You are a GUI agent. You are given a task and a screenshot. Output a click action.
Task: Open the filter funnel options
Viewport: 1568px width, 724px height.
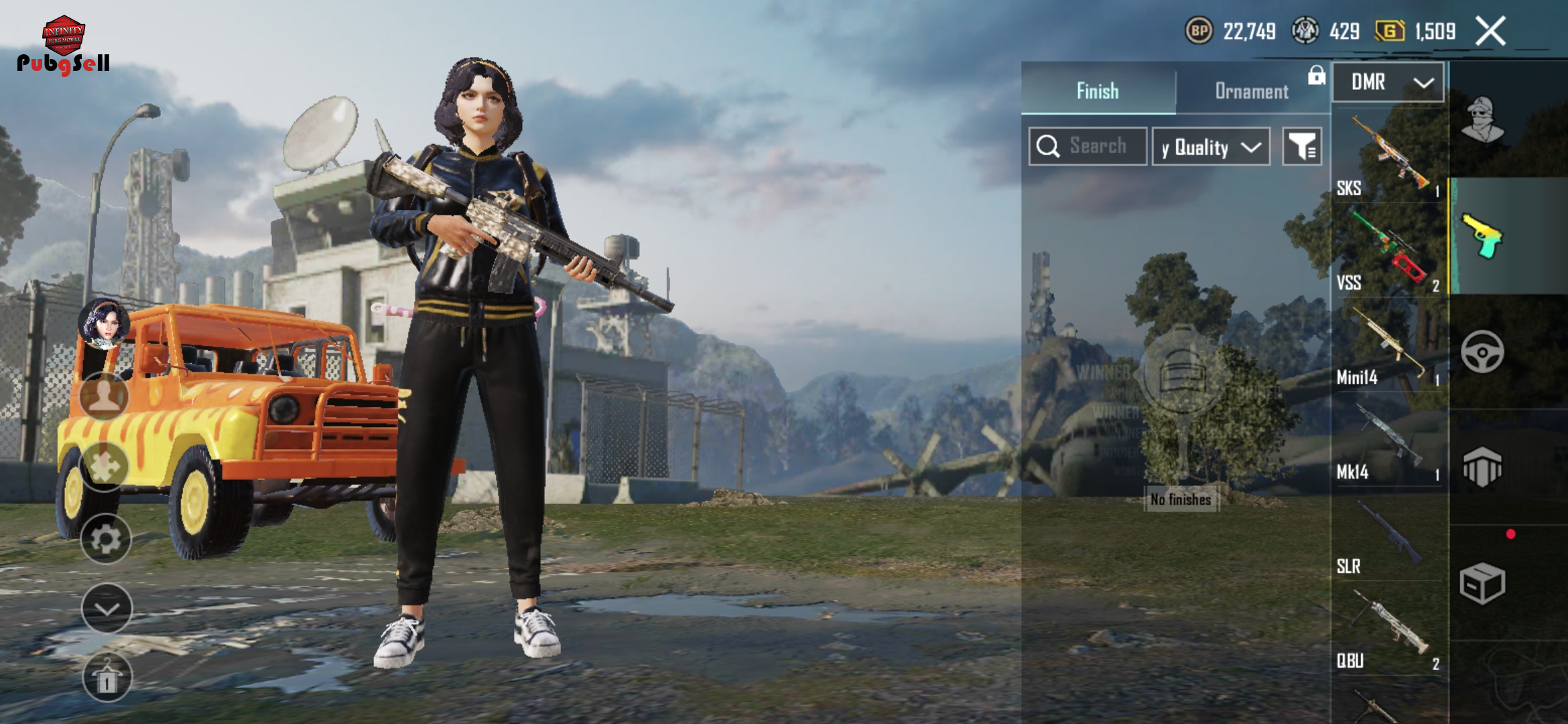click(x=1302, y=147)
